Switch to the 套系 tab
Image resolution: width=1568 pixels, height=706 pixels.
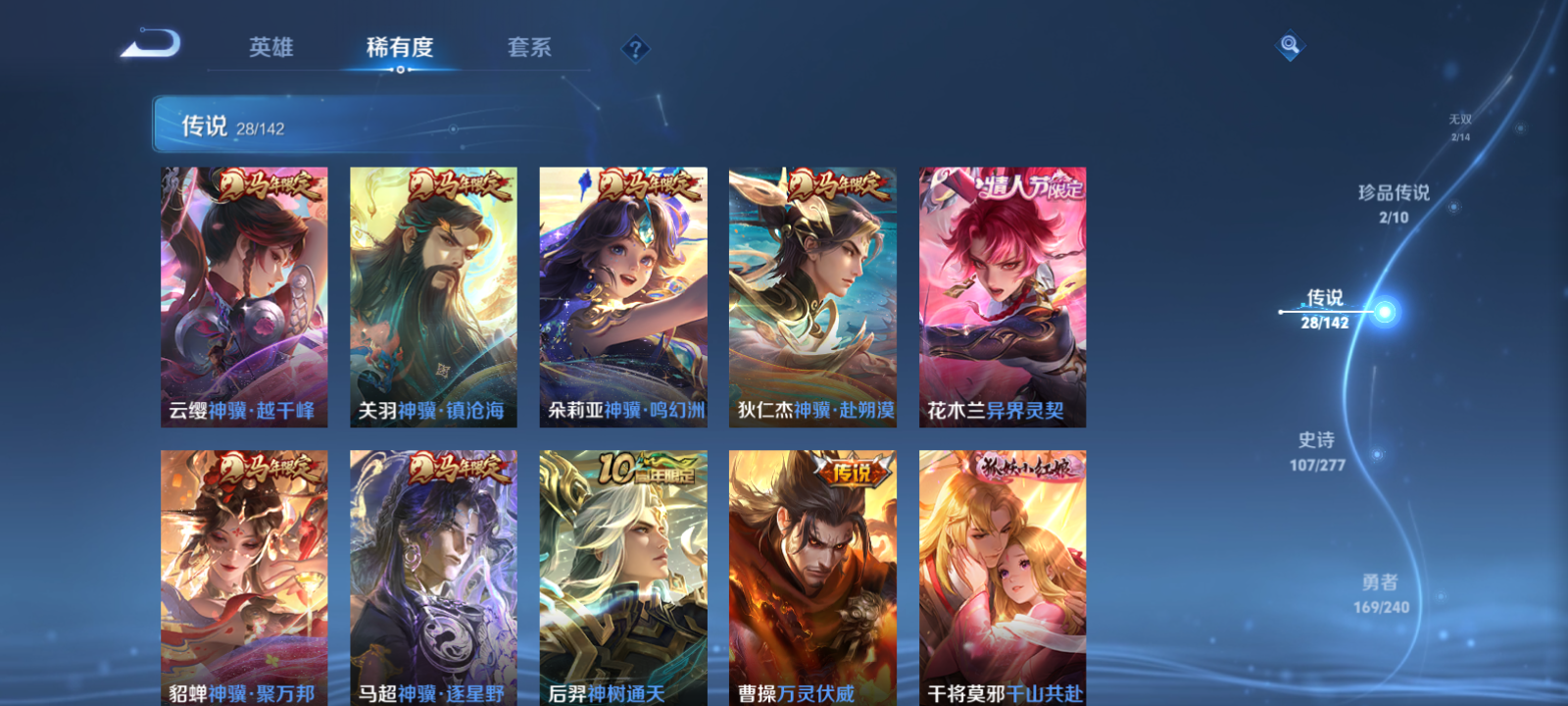tap(530, 47)
